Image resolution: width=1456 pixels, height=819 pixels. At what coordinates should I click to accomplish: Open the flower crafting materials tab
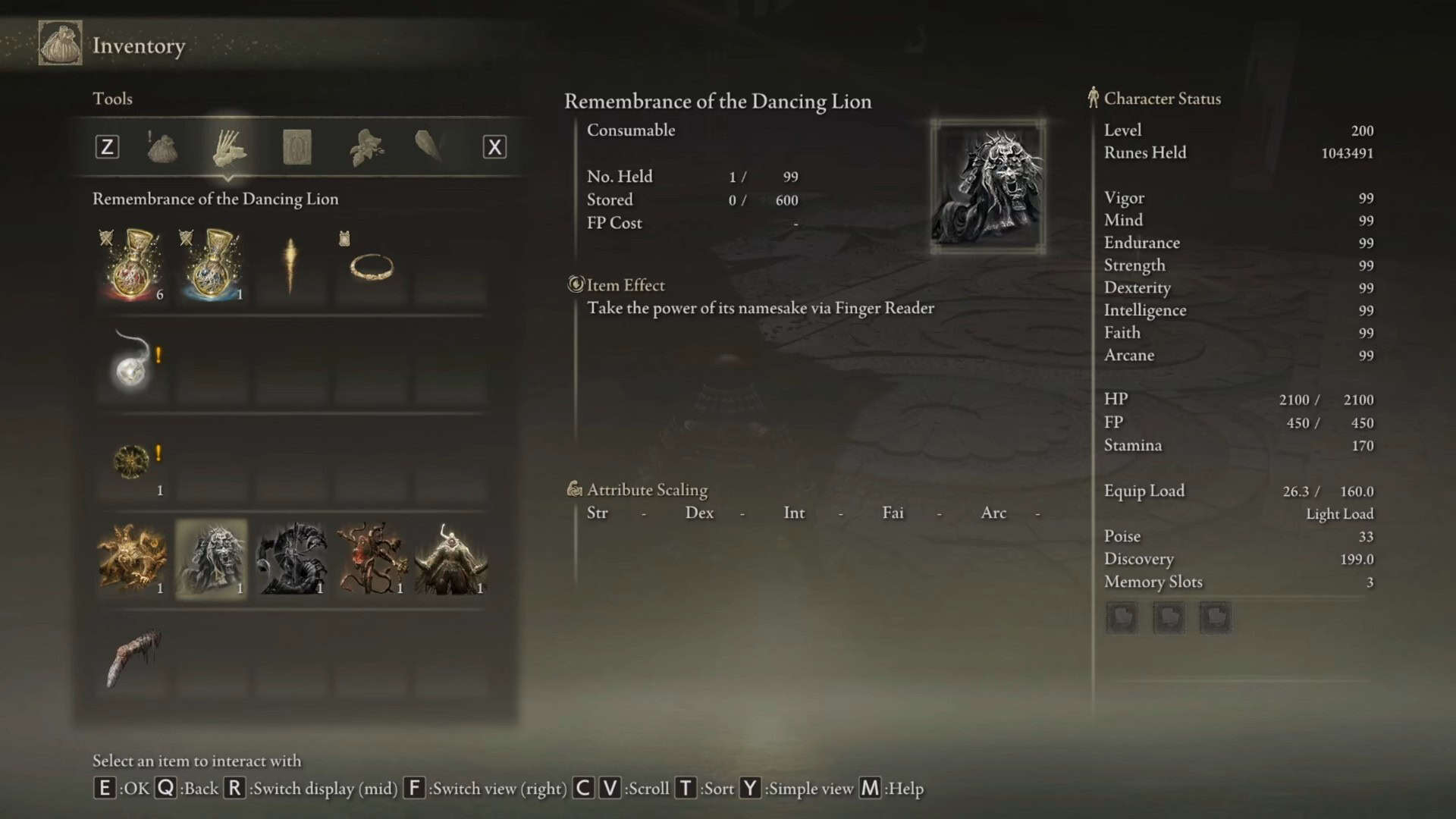[366, 147]
